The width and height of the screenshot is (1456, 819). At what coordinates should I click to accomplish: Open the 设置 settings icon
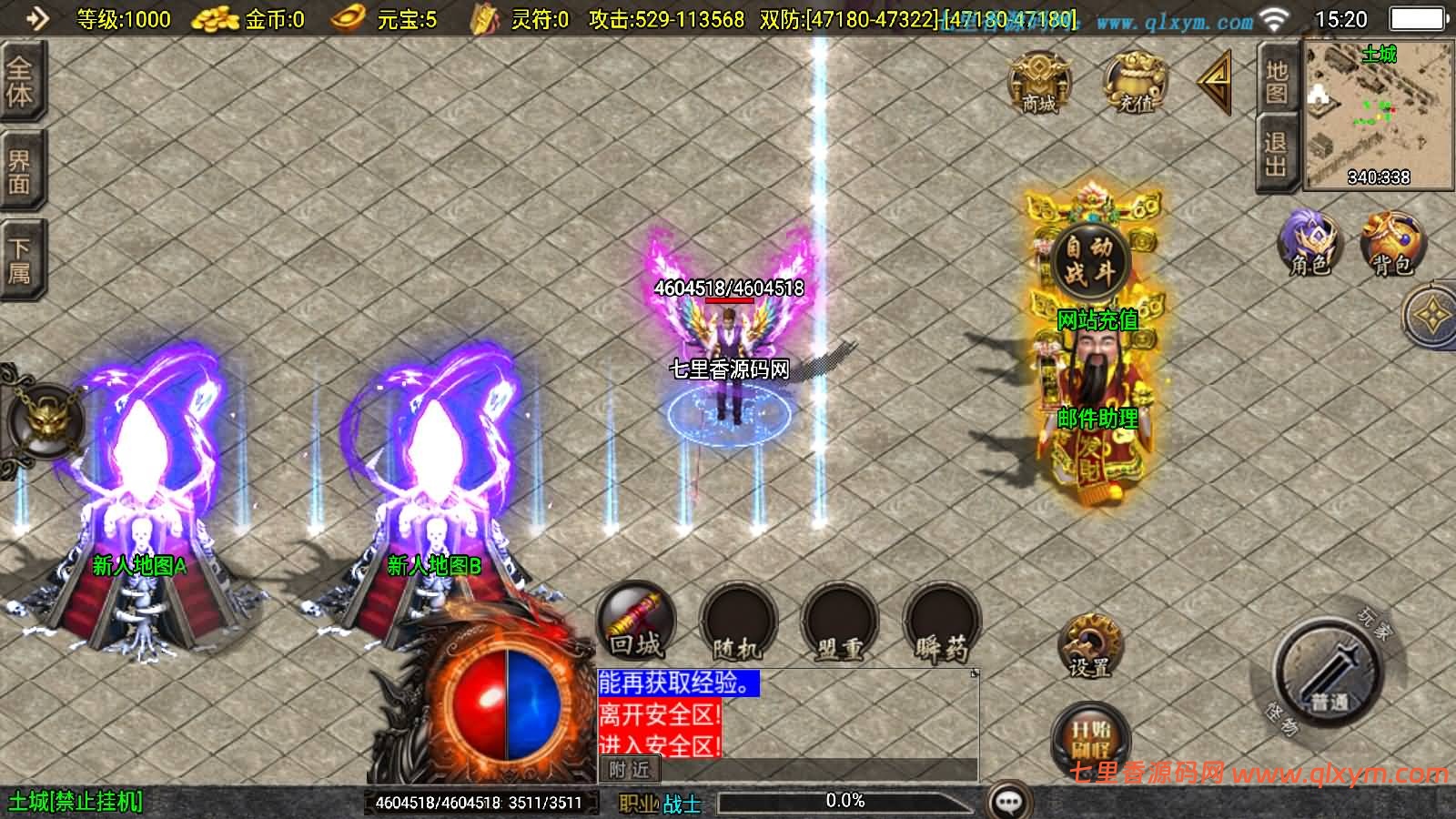coord(1088,646)
